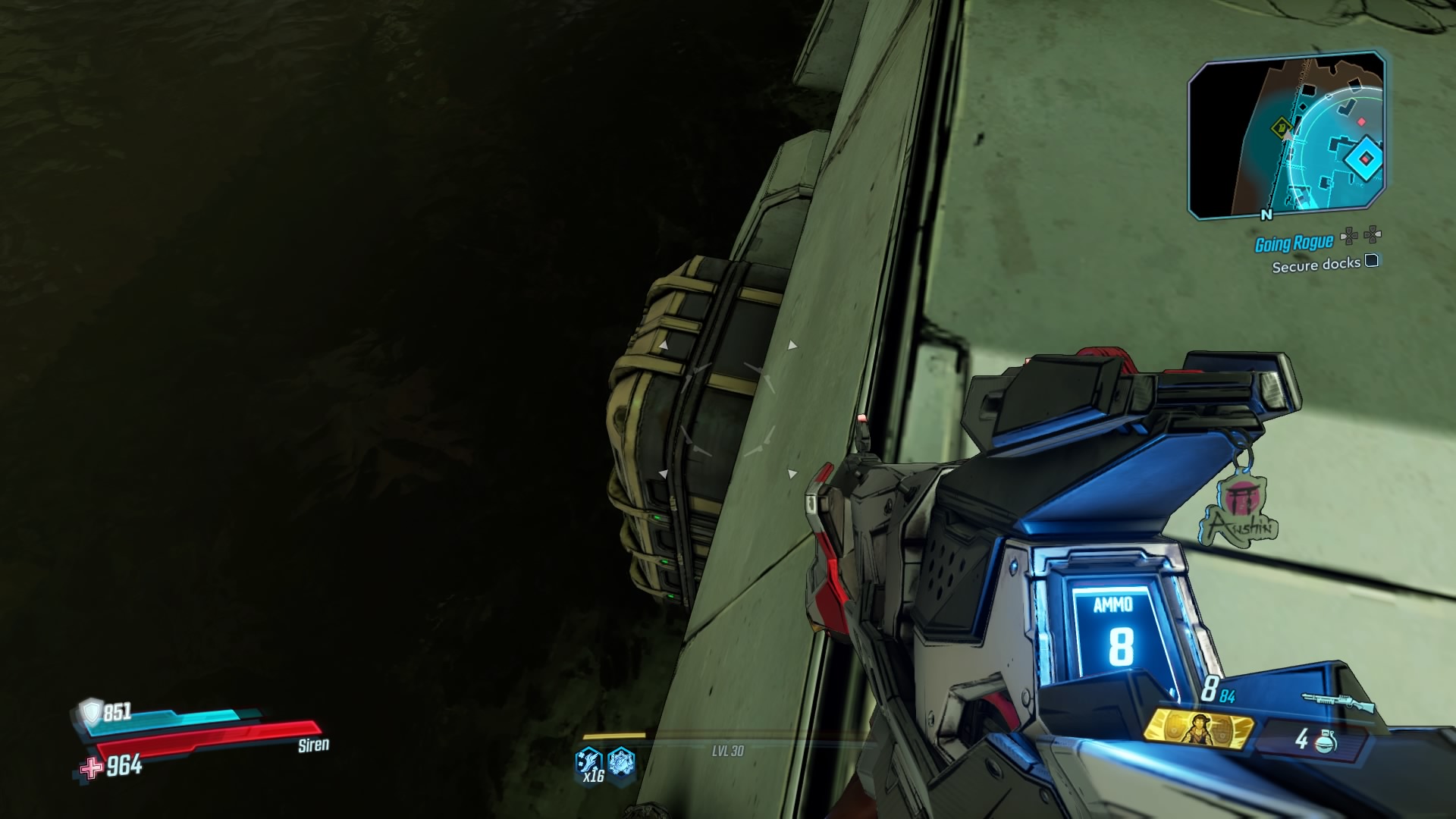
Task: Select the Going Rogue mission tracker
Action: click(1294, 243)
